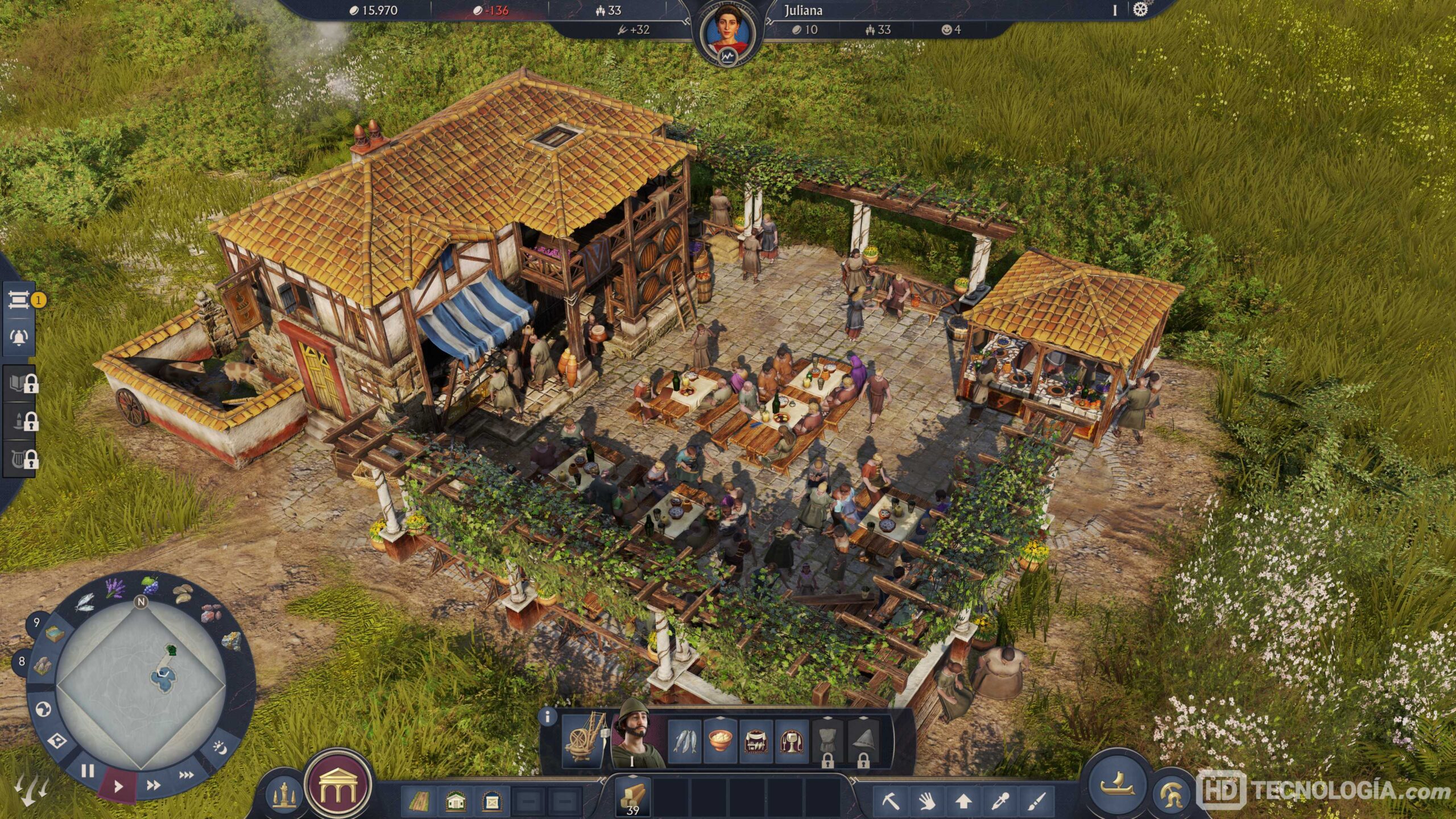Open the scroll quest log
1456x819 pixels.
[18, 300]
